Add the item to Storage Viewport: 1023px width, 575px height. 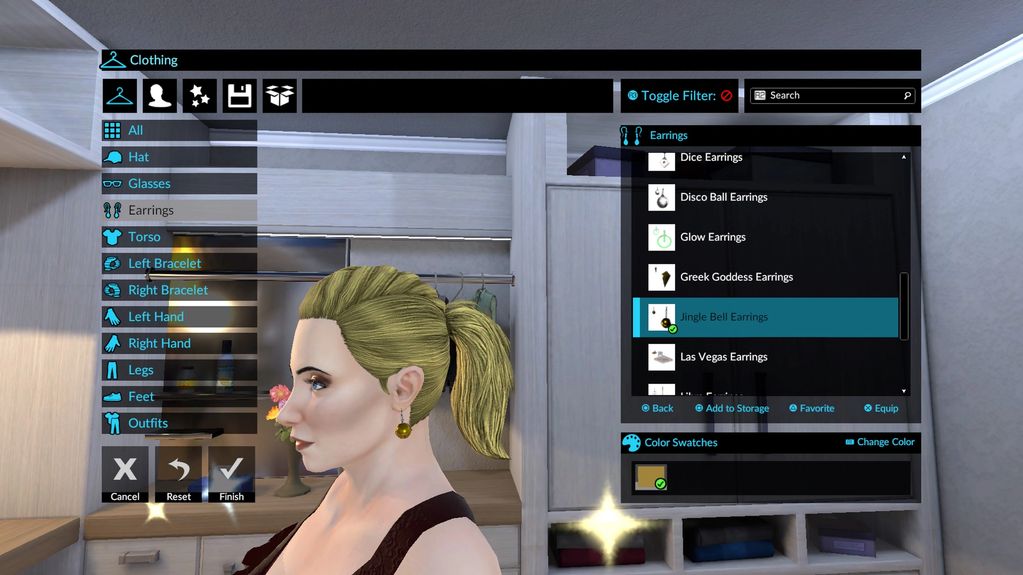(732, 408)
